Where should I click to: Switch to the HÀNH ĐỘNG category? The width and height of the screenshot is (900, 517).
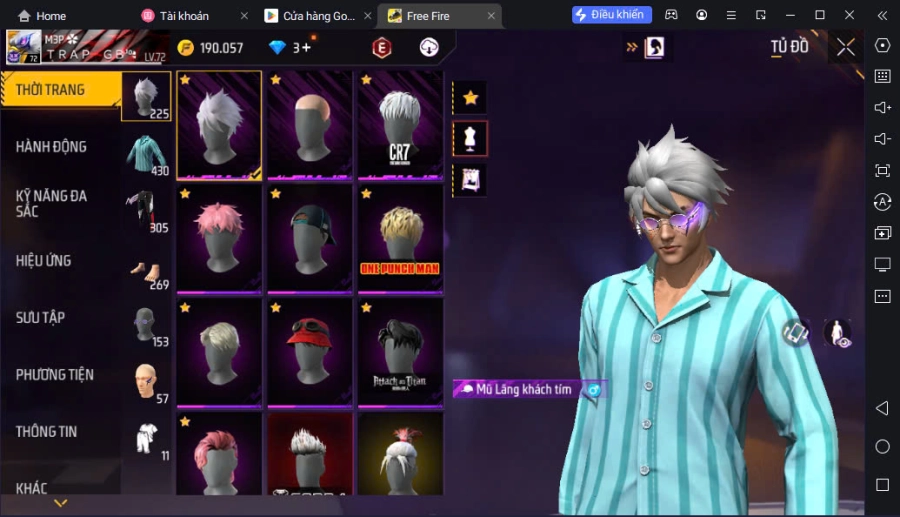[x=52, y=147]
